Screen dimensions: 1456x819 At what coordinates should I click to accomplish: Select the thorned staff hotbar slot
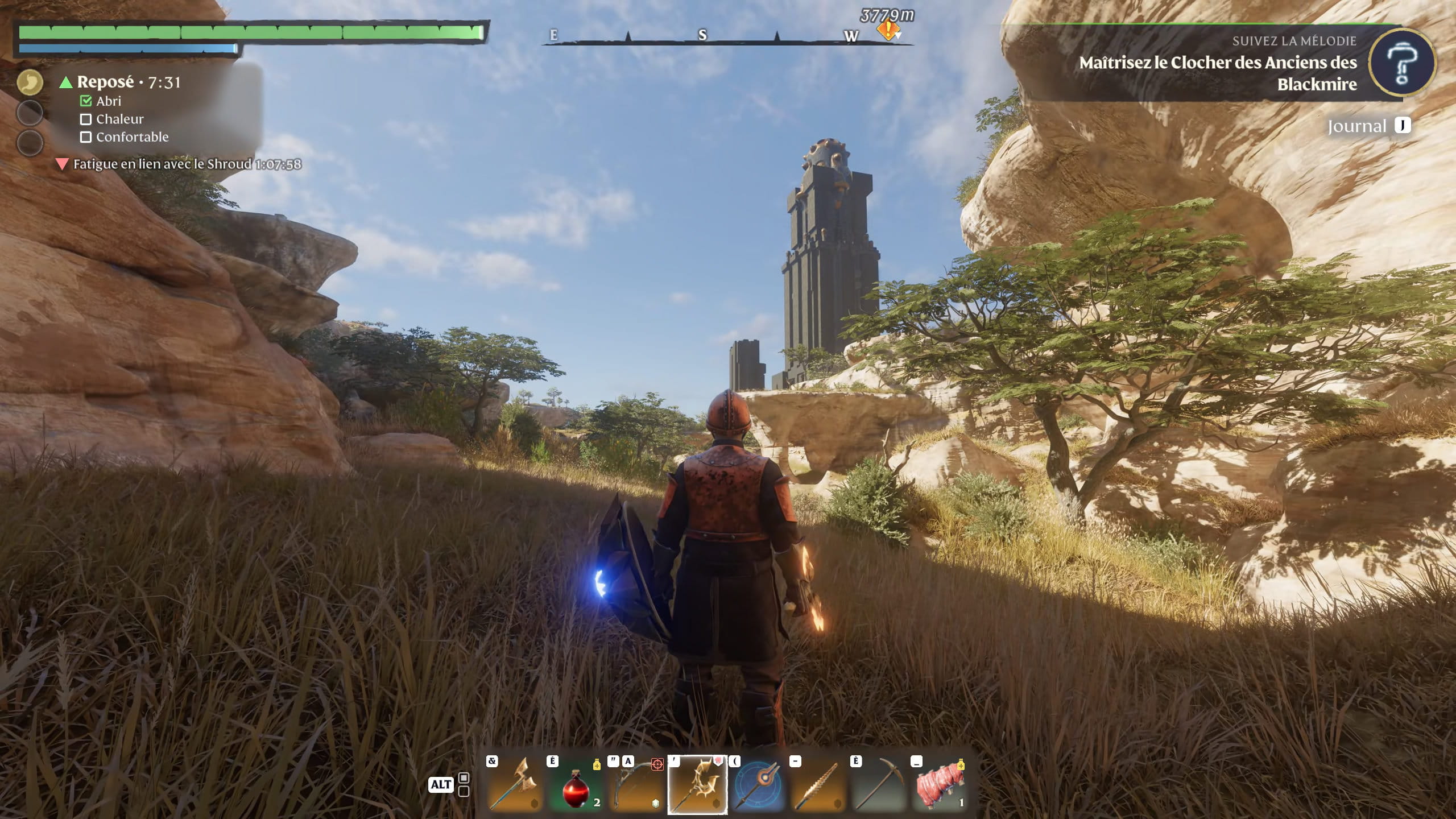point(697,784)
